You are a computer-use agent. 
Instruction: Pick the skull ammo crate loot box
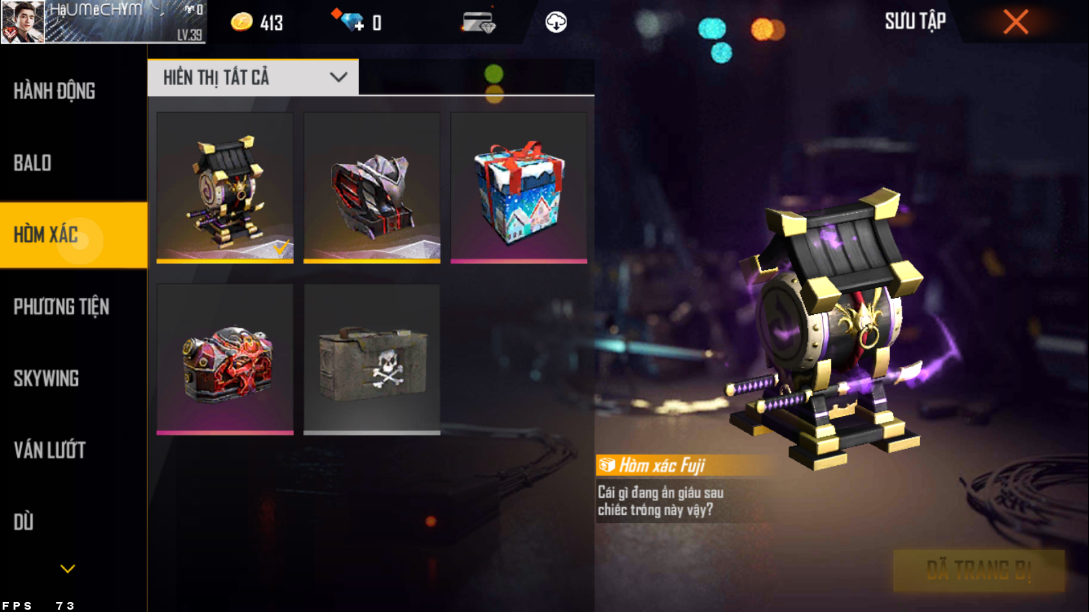372,359
